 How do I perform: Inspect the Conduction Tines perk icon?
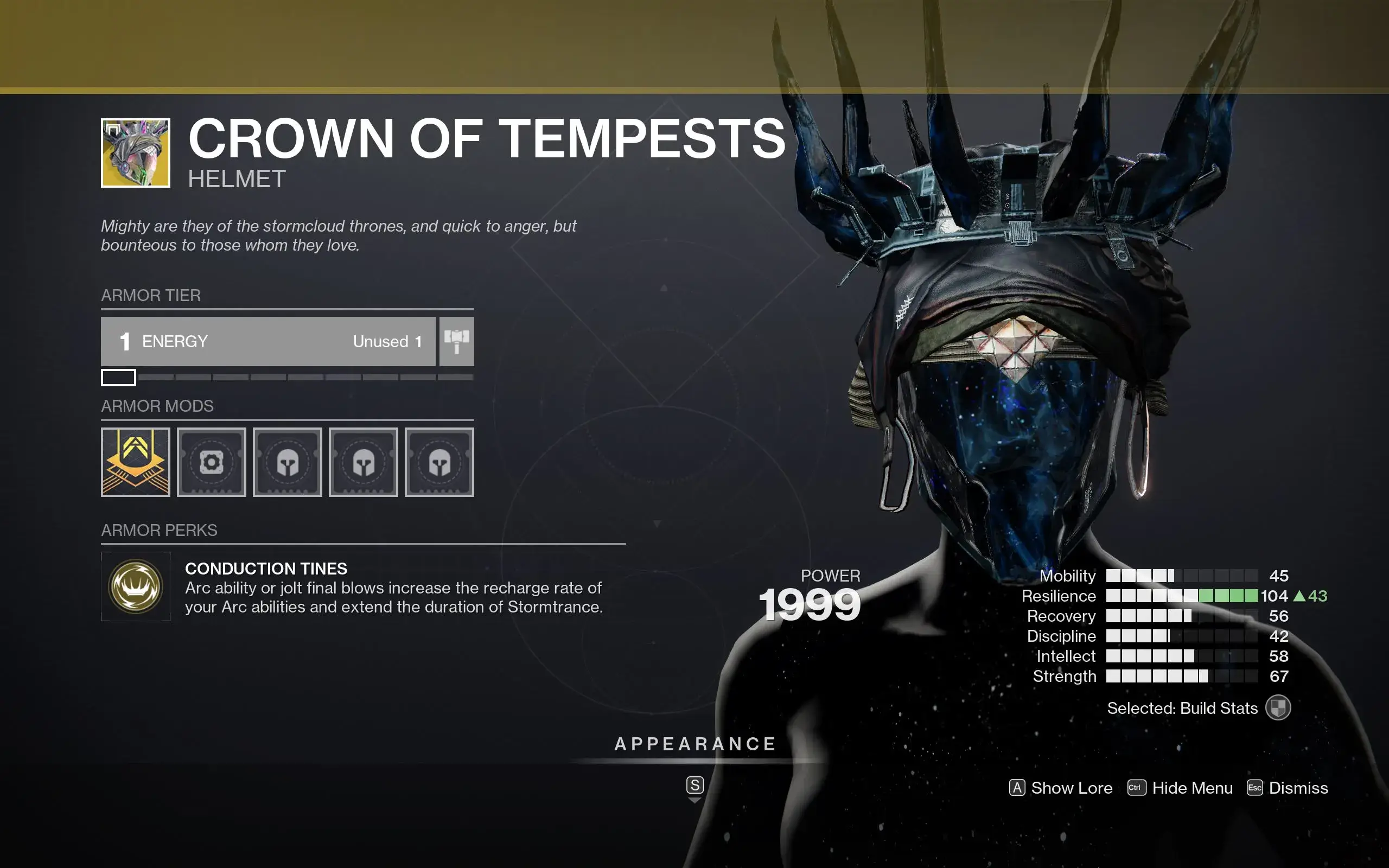pos(136,586)
